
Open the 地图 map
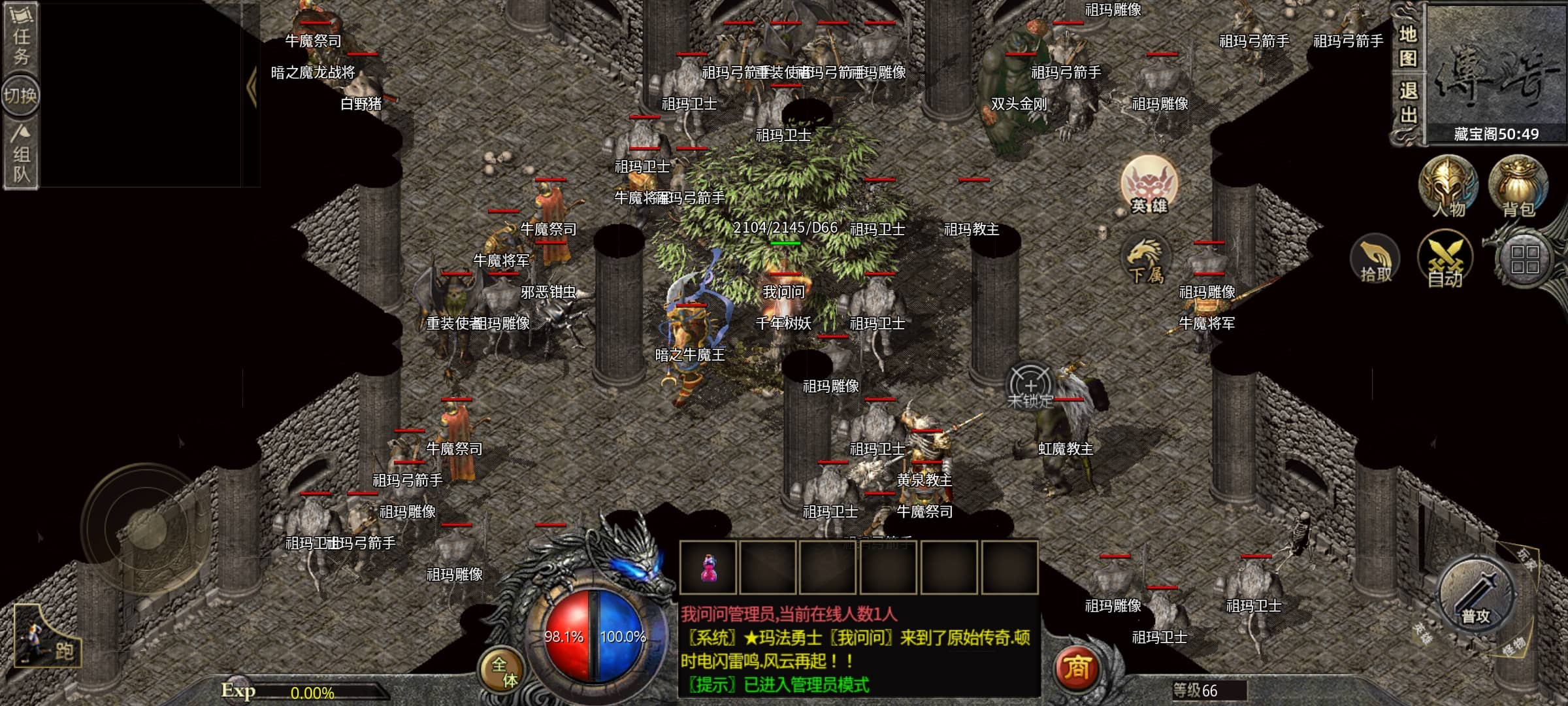[1408, 46]
